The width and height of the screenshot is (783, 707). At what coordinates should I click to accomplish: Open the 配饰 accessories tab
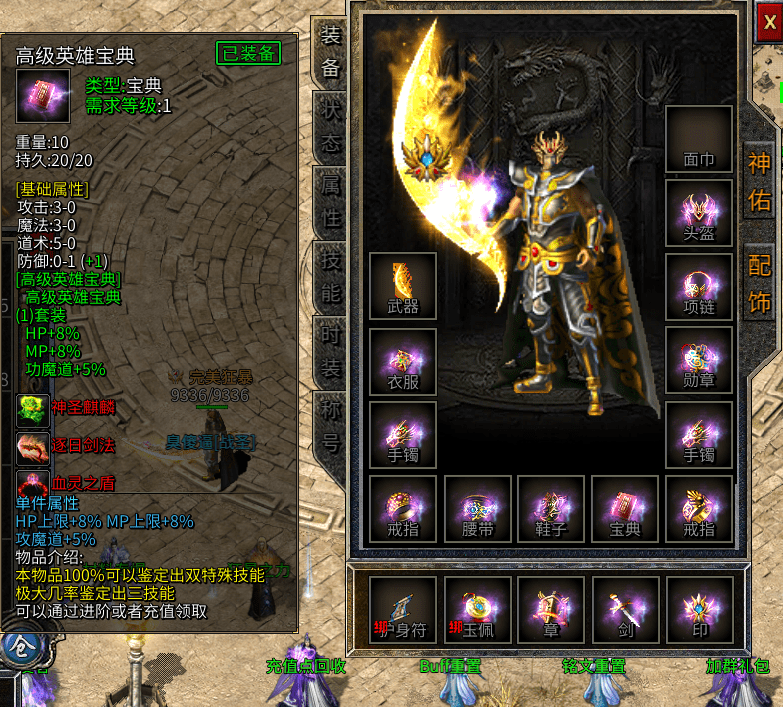coord(760,283)
